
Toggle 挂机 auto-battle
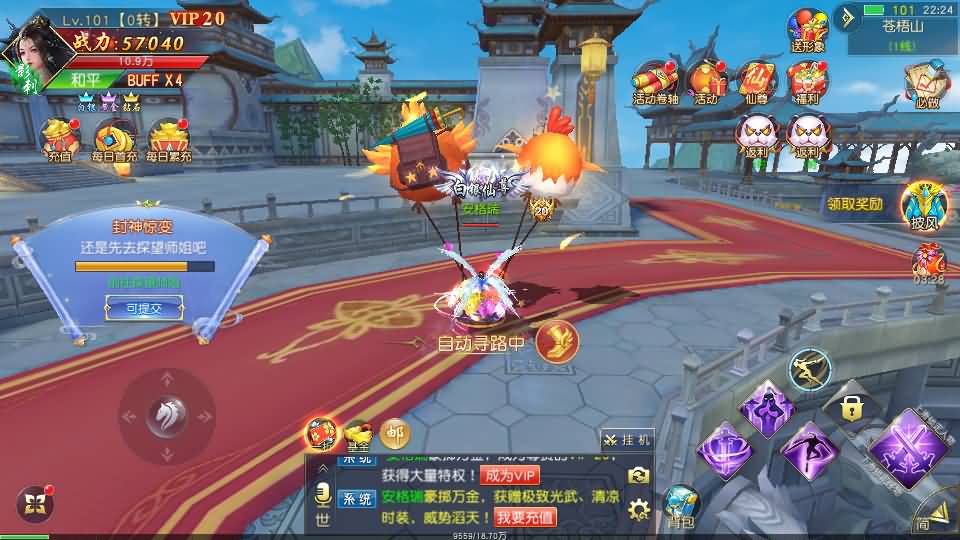[628, 439]
